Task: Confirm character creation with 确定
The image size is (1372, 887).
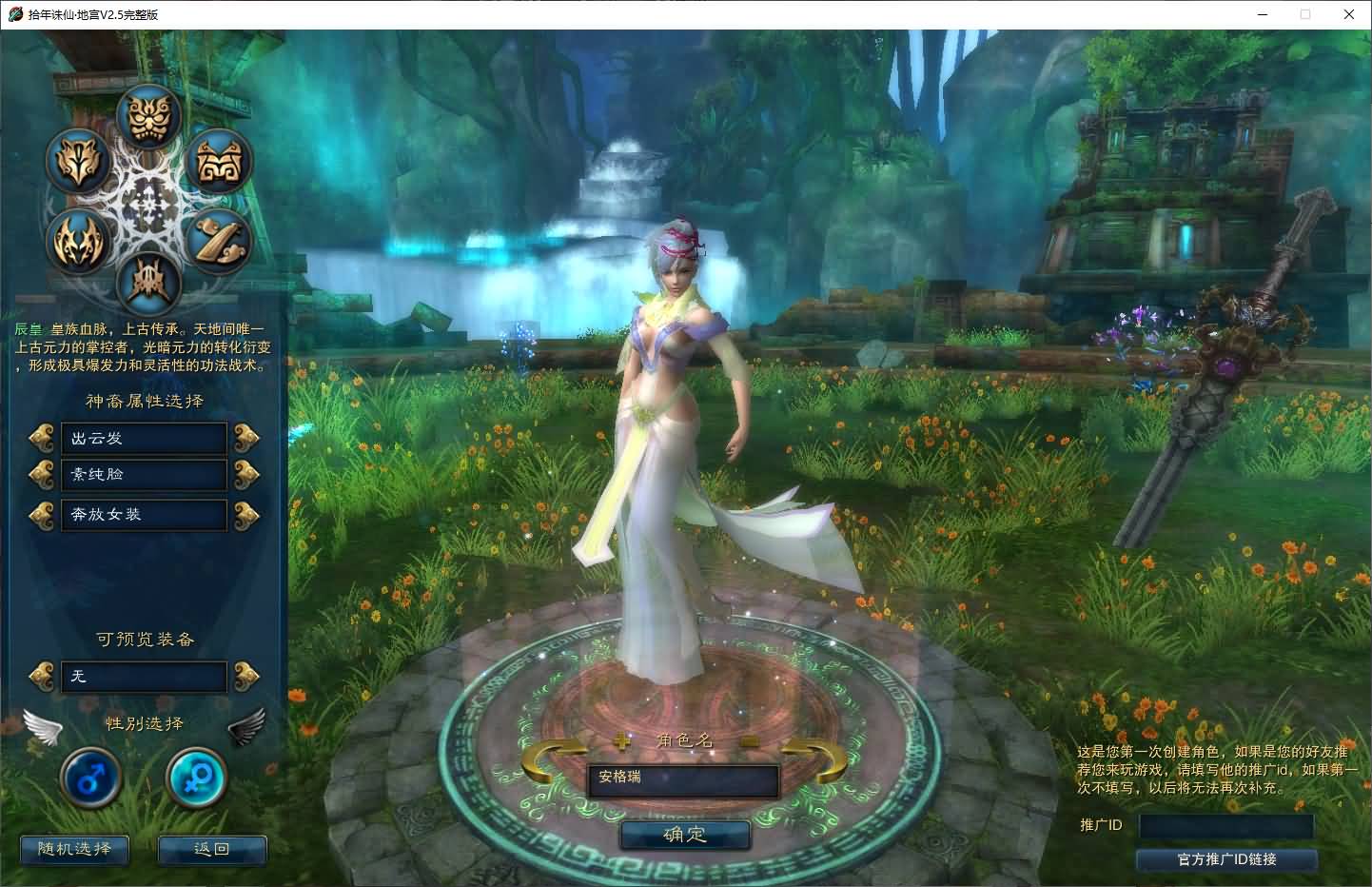Action: pyautogui.click(x=685, y=835)
